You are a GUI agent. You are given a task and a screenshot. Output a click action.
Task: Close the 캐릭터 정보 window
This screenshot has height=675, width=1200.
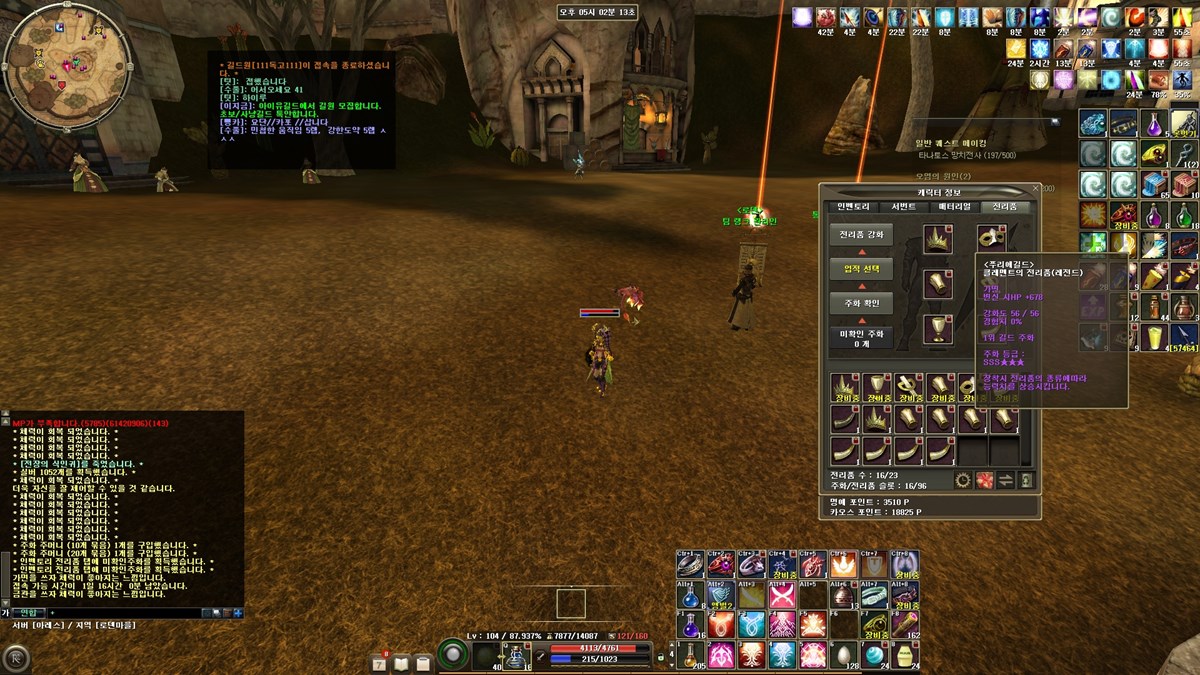pyautogui.click(x=1036, y=188)
